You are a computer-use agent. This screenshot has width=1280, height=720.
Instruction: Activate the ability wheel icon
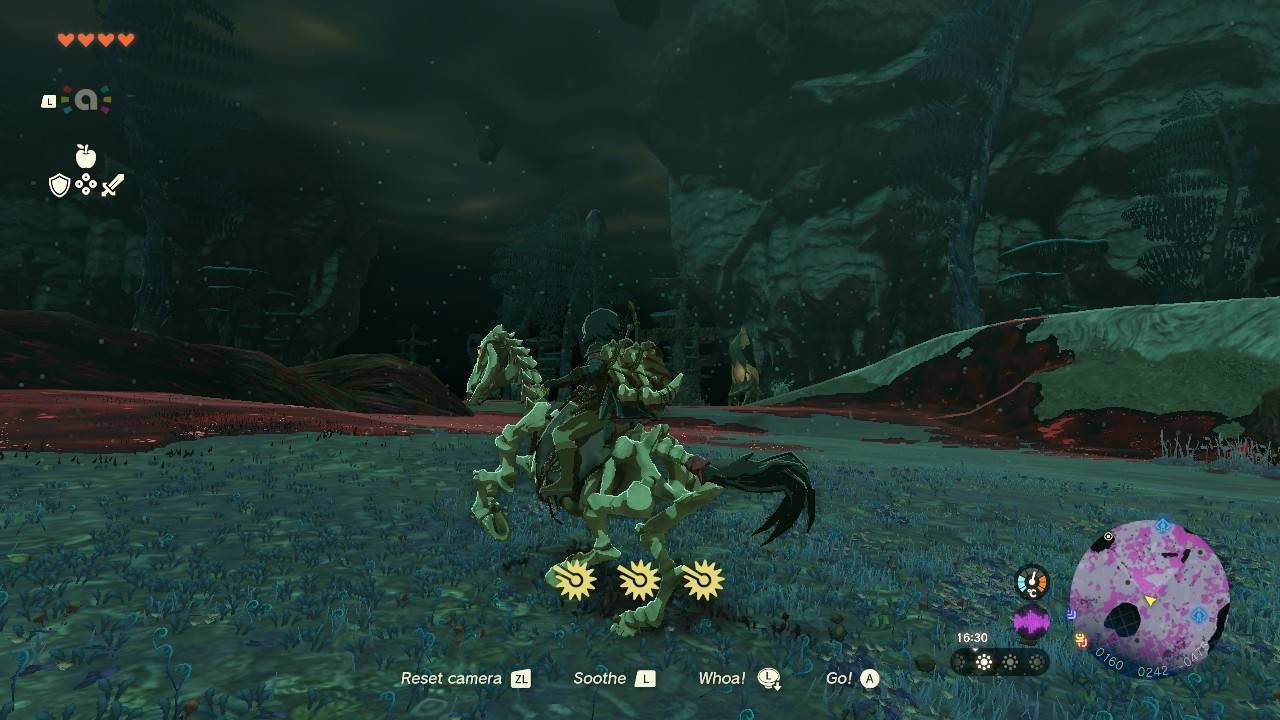[87, 100]
